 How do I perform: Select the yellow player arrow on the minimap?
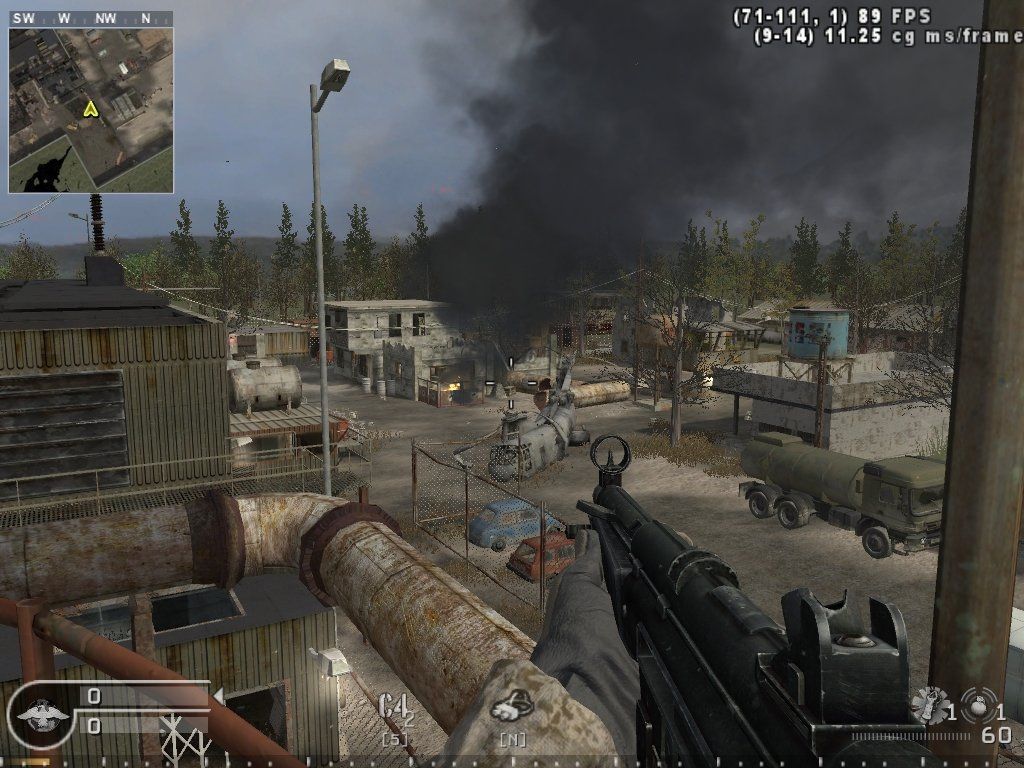[x=91, y=109]
